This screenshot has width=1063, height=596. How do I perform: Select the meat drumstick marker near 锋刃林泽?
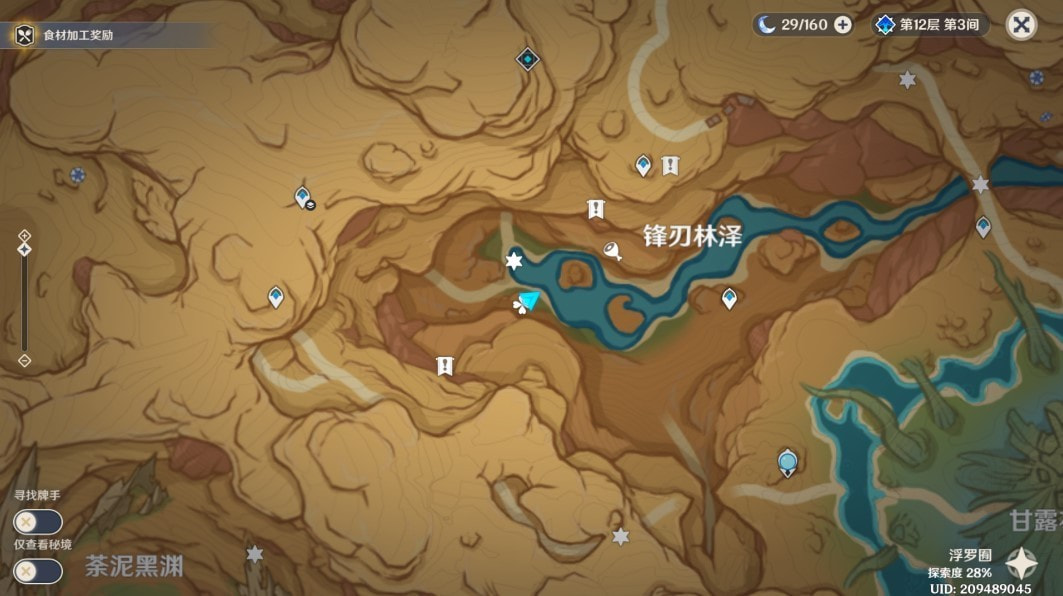(613, 250)
